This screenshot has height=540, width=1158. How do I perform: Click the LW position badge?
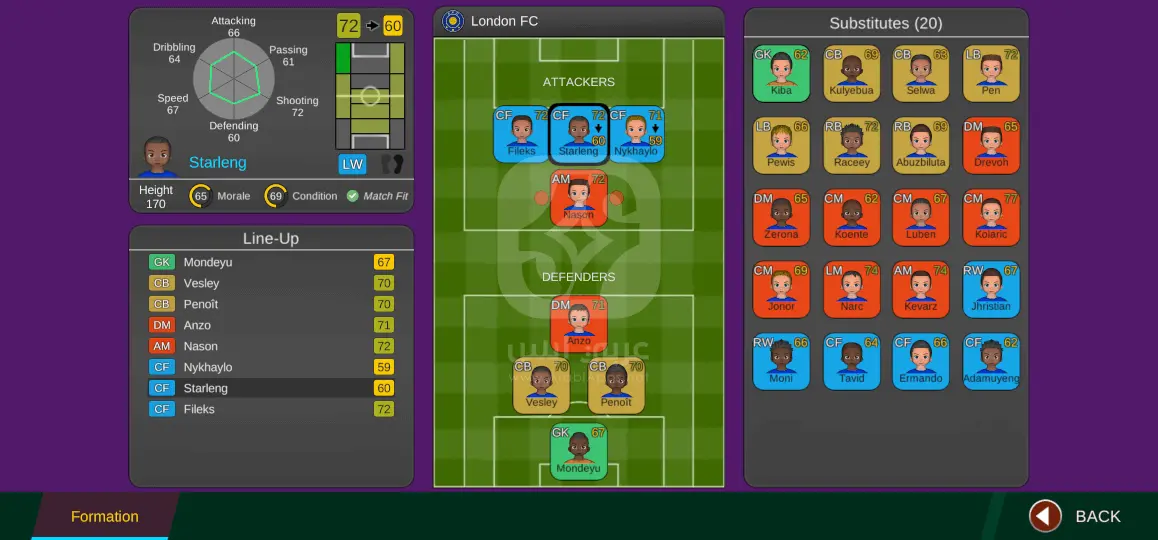pos(352,164)
